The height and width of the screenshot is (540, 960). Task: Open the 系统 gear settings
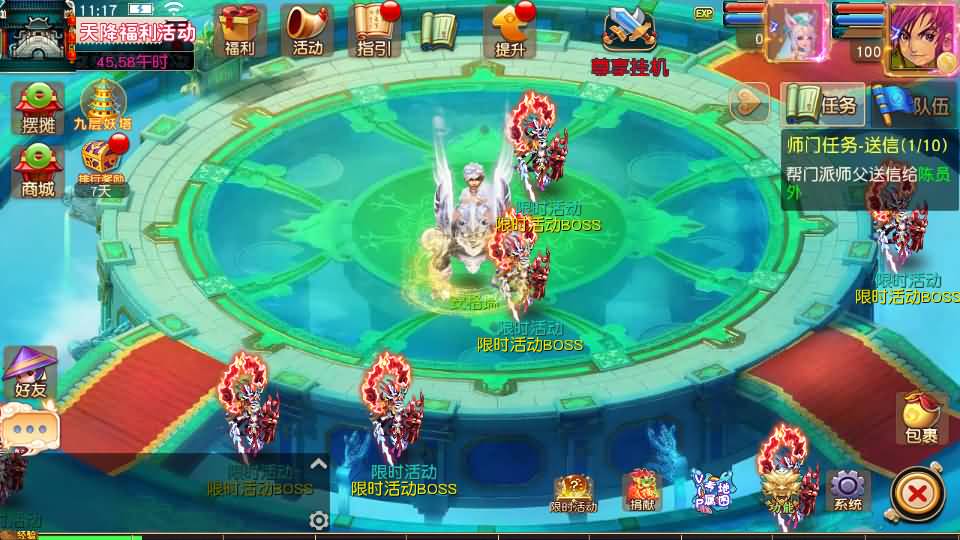847,491
